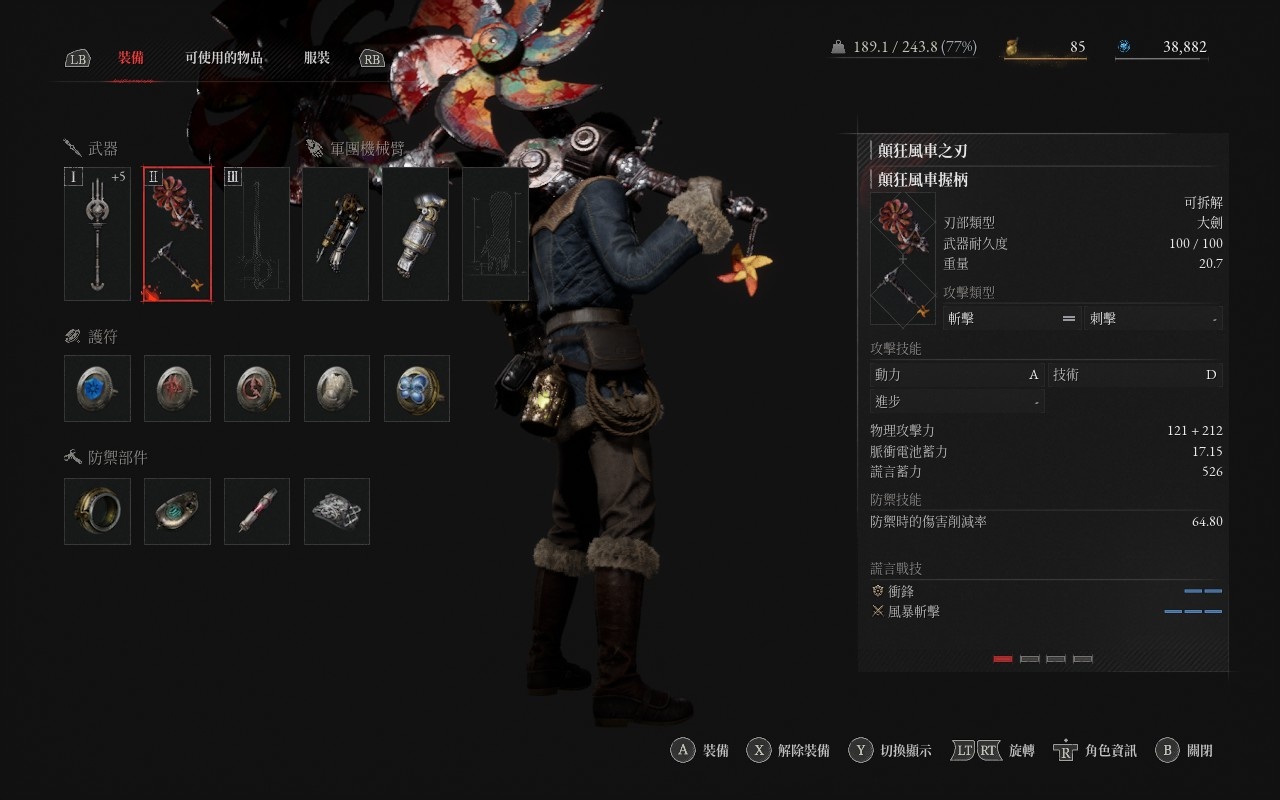Select the amulet with the white carved figure

coord(337,388)
